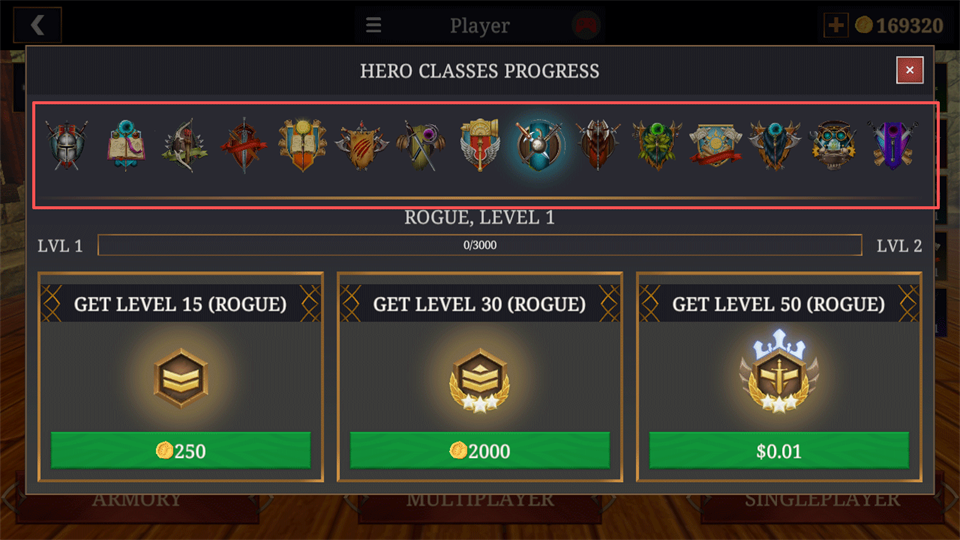The image size is (960, 540).
Task: Select the winged golden hammer class emblem
Action: (479, 146)
